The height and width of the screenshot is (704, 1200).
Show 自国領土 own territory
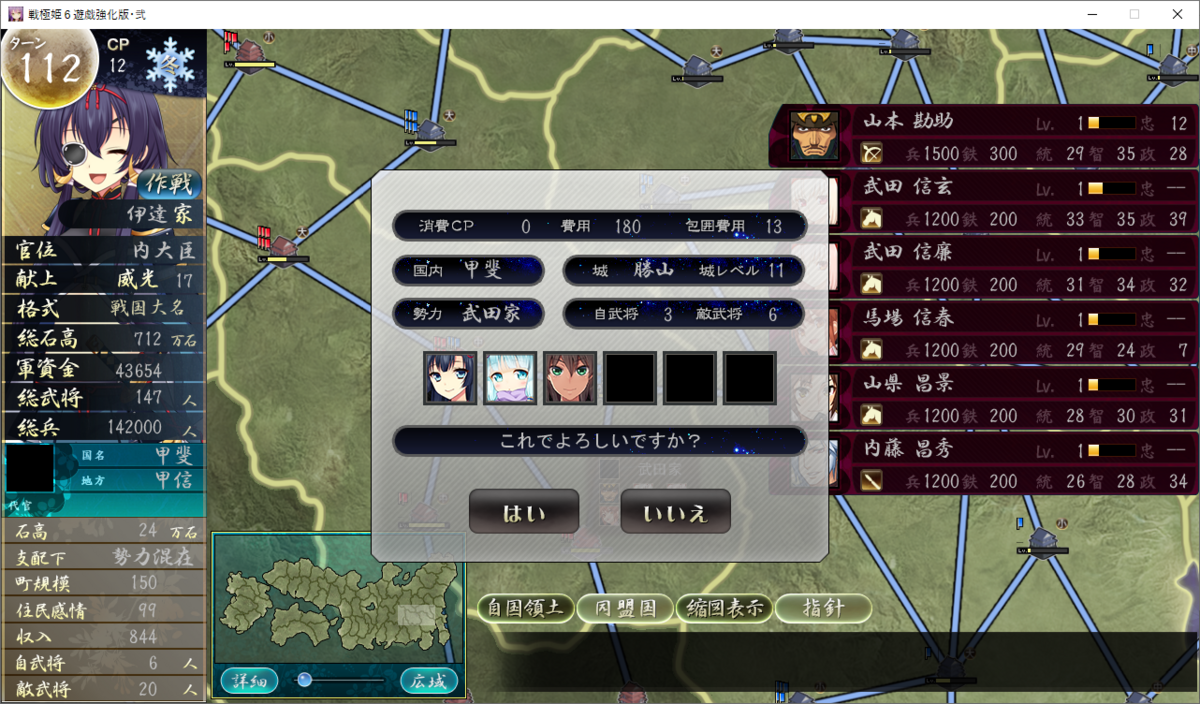pyautogui.click(x=525, y=608)
